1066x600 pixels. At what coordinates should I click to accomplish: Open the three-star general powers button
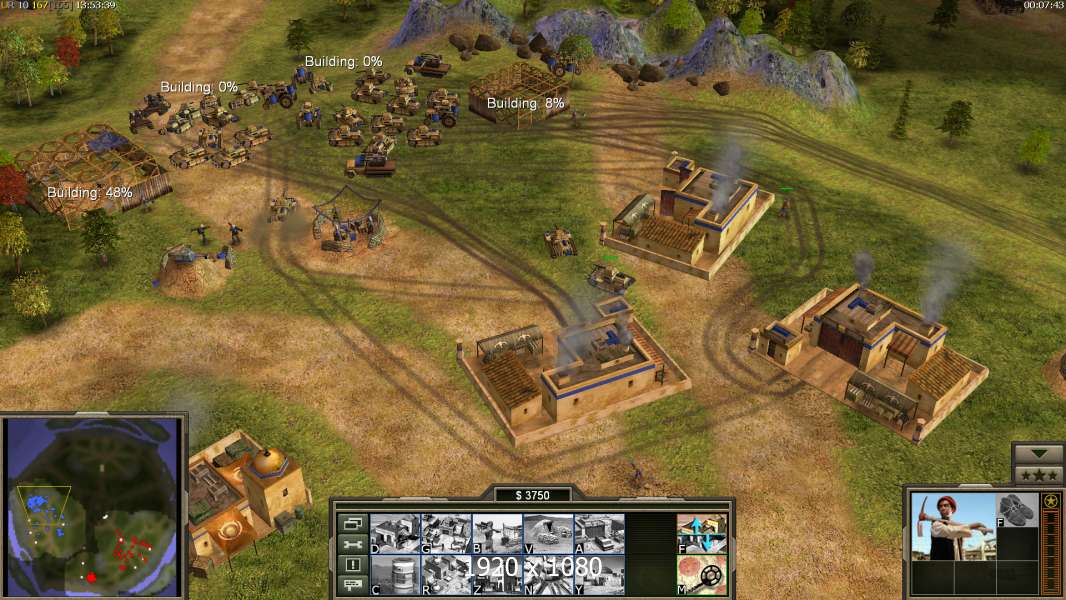point(1037,475)
